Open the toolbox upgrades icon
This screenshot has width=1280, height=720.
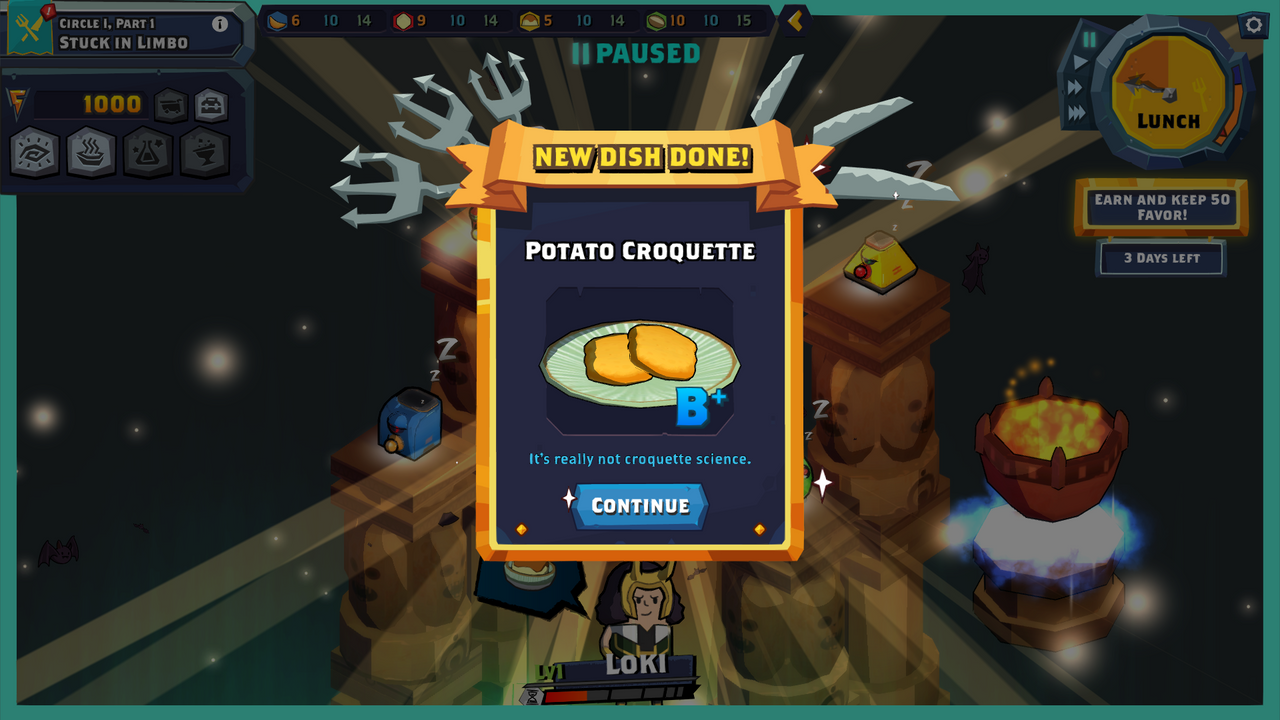(212, 104)
